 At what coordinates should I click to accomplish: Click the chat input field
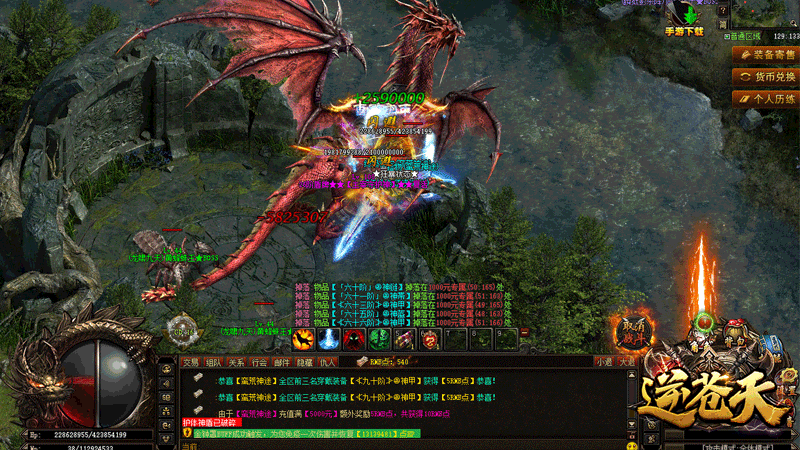[400, 444]
